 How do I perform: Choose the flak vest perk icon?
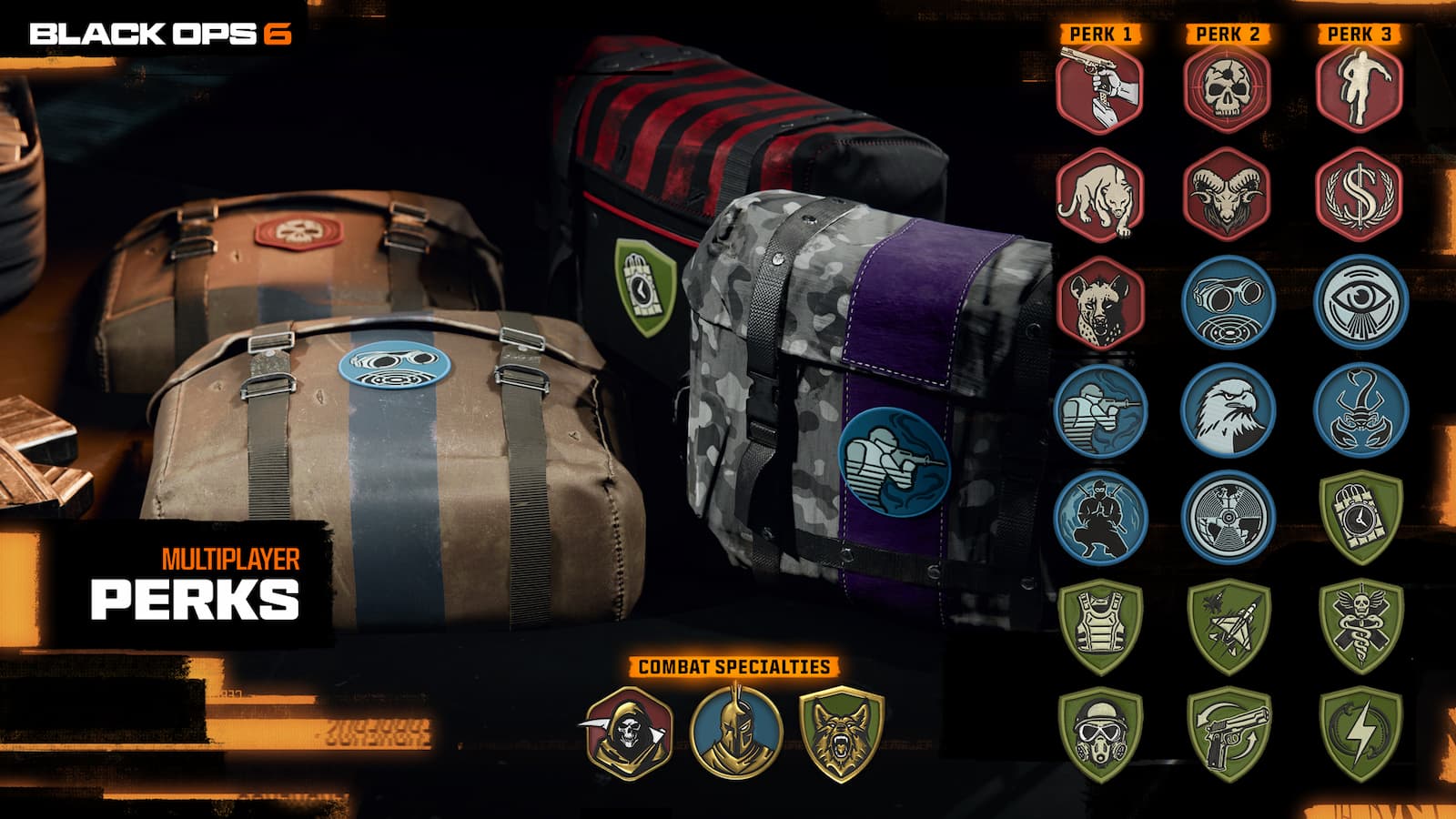[1100, 626]
